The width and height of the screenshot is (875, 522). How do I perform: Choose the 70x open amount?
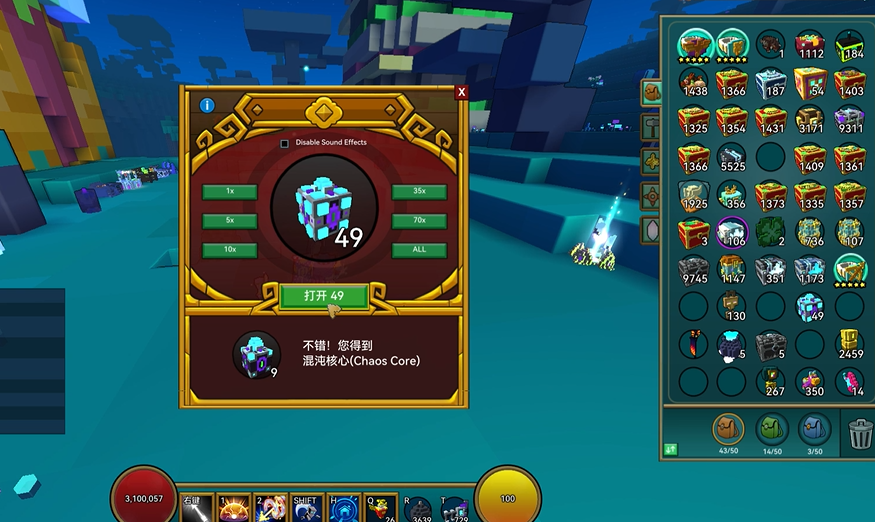419,220
